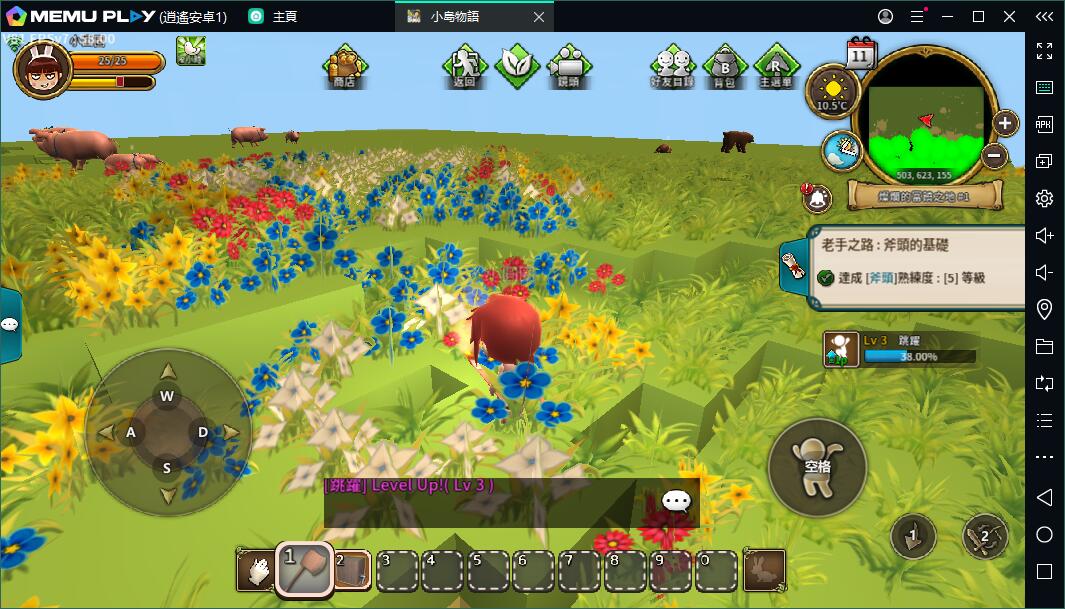
Task: Choose the glove hand slot
Action: (257, 571)
